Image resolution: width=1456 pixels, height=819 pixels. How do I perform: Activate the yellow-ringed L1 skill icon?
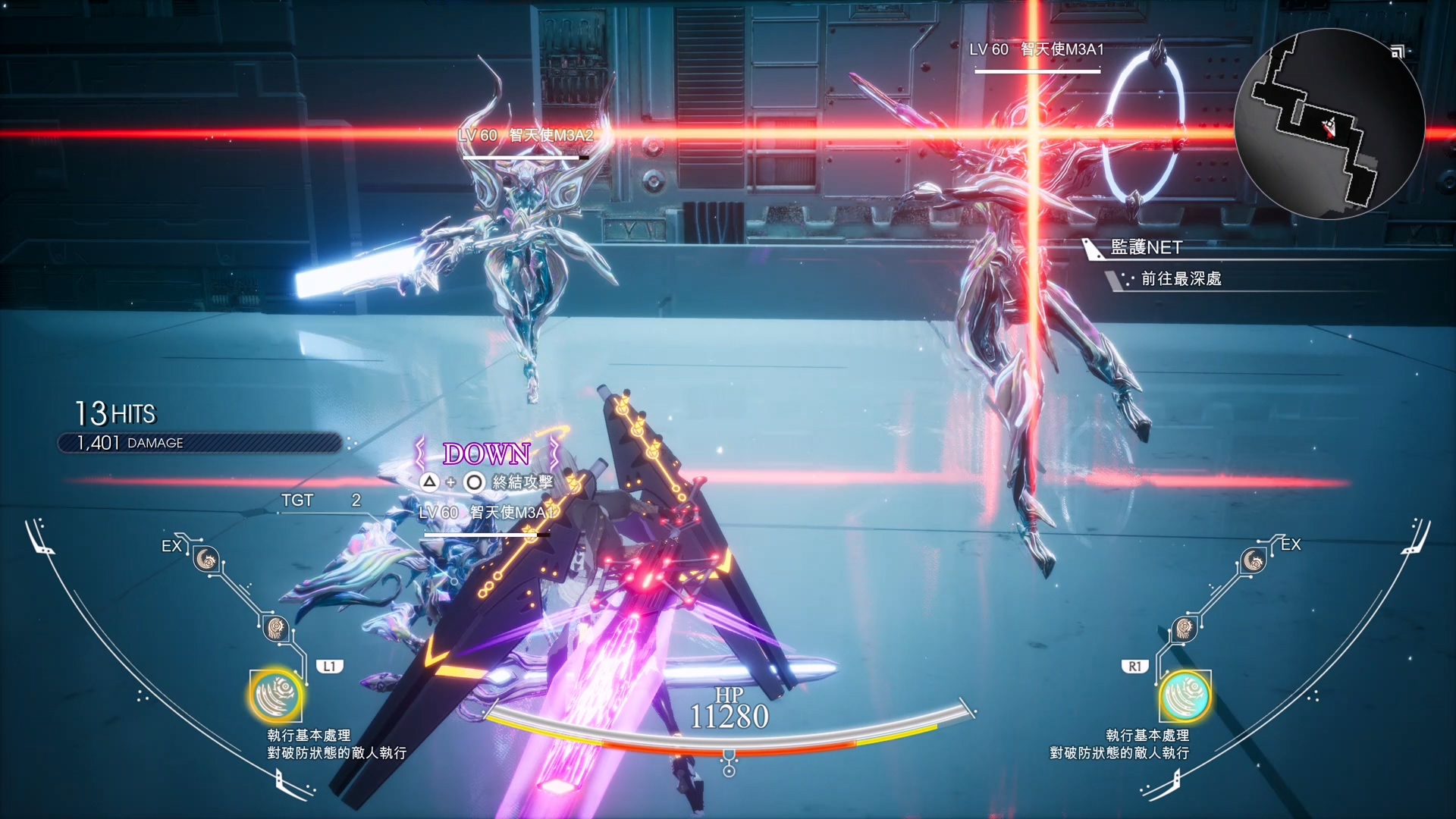pos(276,695)
